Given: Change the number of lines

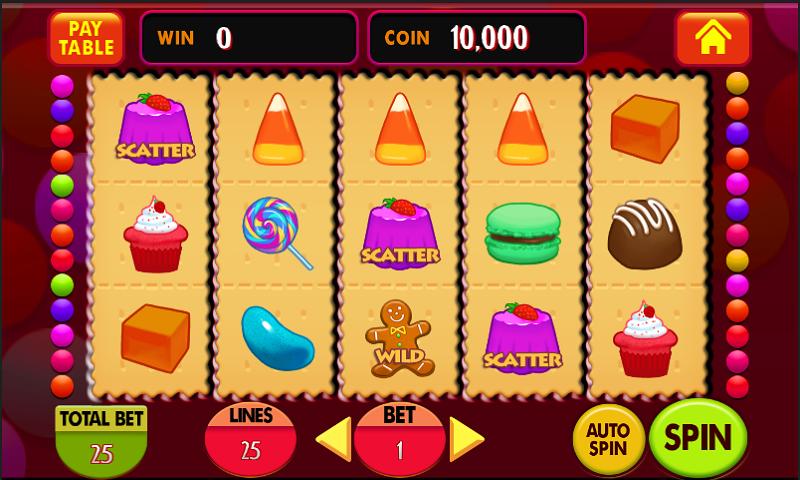Looking at the screenshot, I should (250, 438).
